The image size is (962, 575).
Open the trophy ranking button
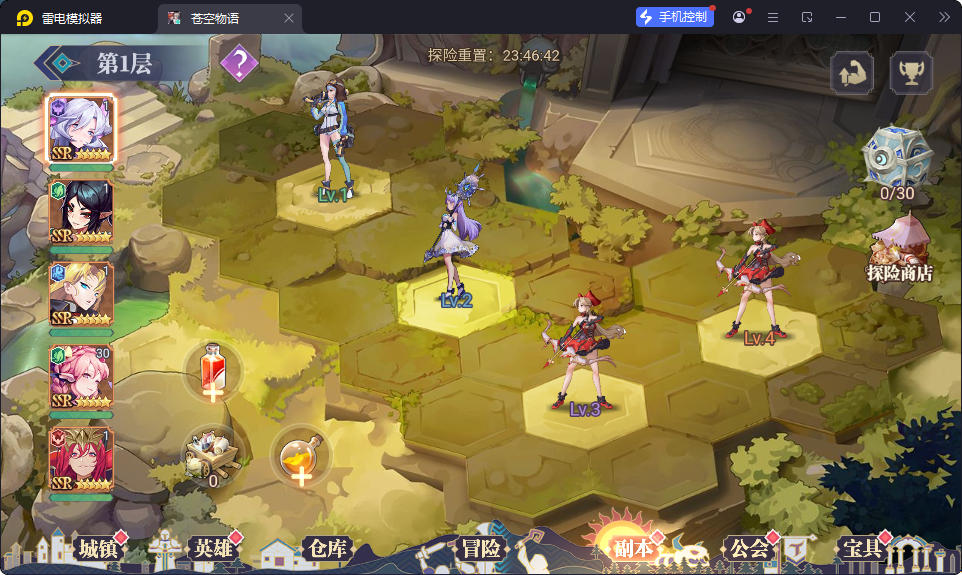point(911,73)
